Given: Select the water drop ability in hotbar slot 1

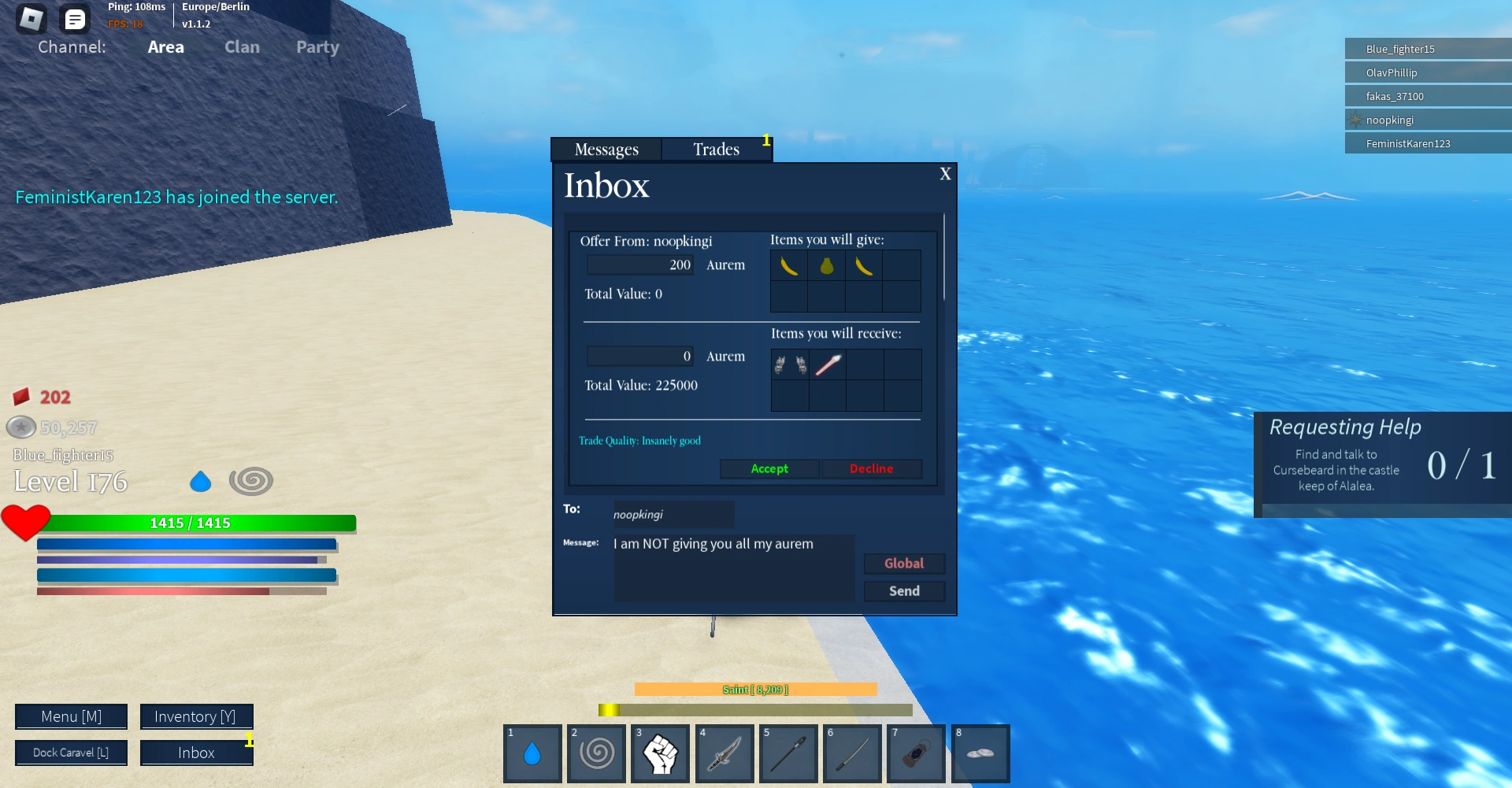Looking at the screenshot, I should tap(532, 753).
